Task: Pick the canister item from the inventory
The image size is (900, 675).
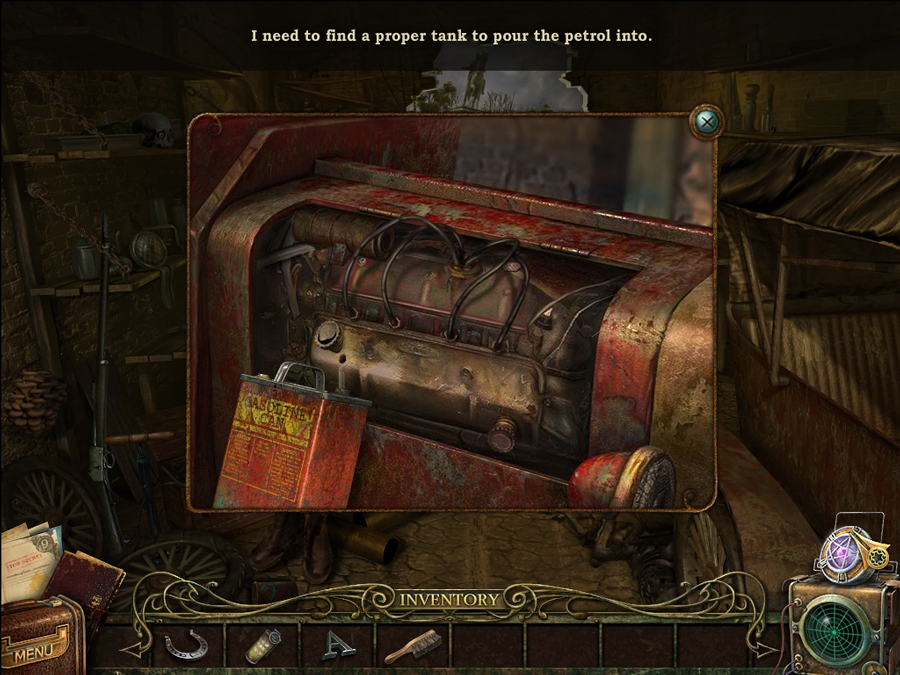Action: click(263, 645)
